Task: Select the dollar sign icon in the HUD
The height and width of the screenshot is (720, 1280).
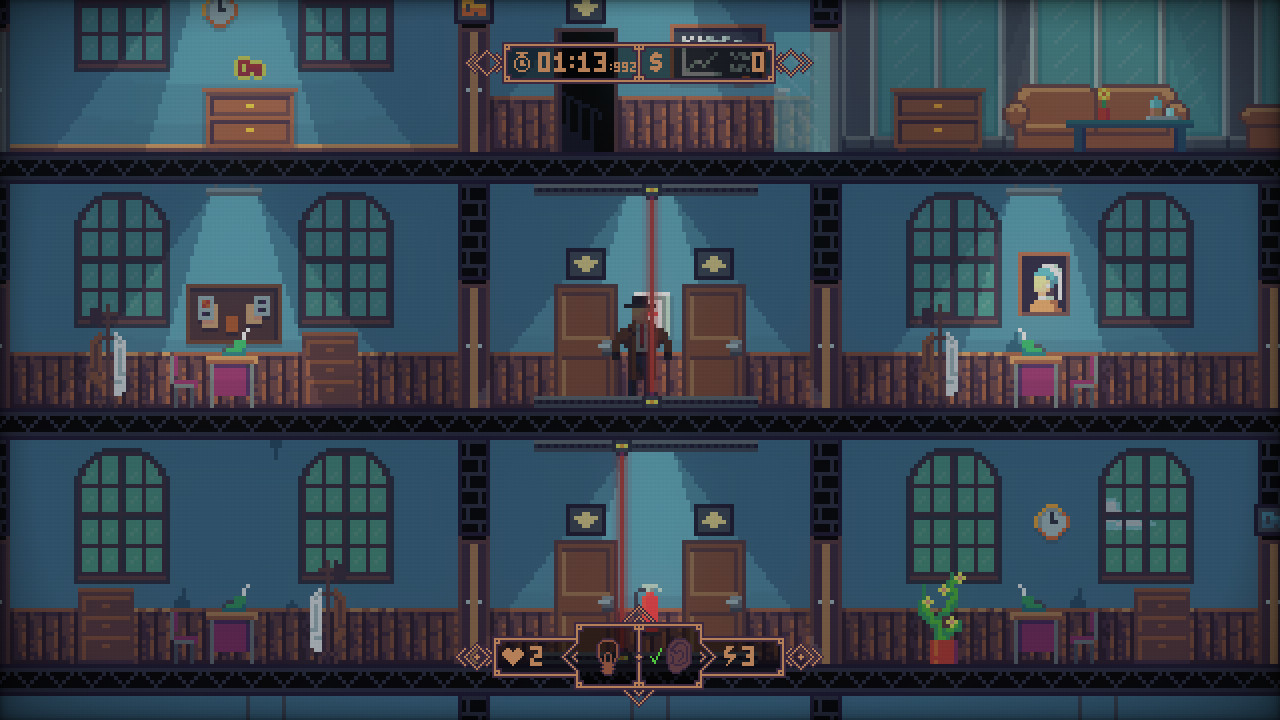Action: pyautogui.click(x=657, y=62)
